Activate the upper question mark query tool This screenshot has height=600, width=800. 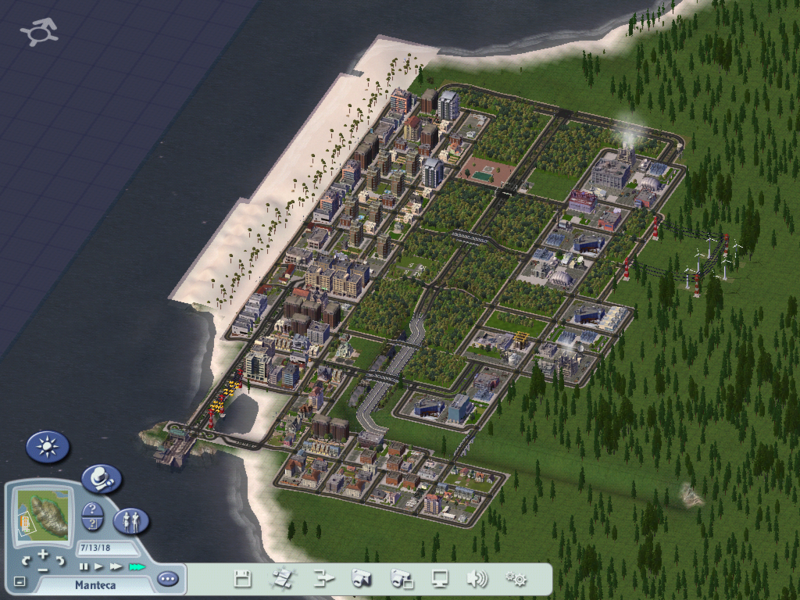tap(93, 509)
